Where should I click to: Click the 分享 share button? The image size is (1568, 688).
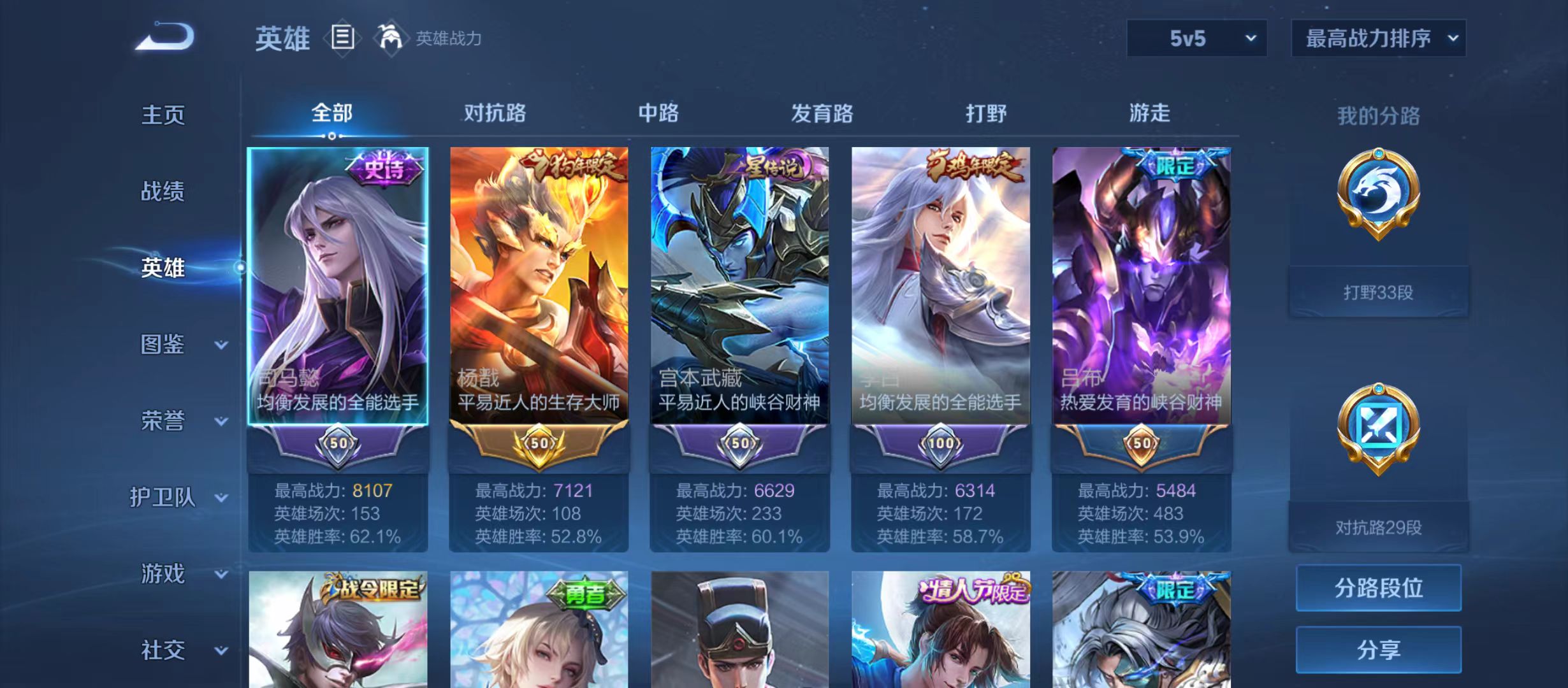pos(1378,650)
